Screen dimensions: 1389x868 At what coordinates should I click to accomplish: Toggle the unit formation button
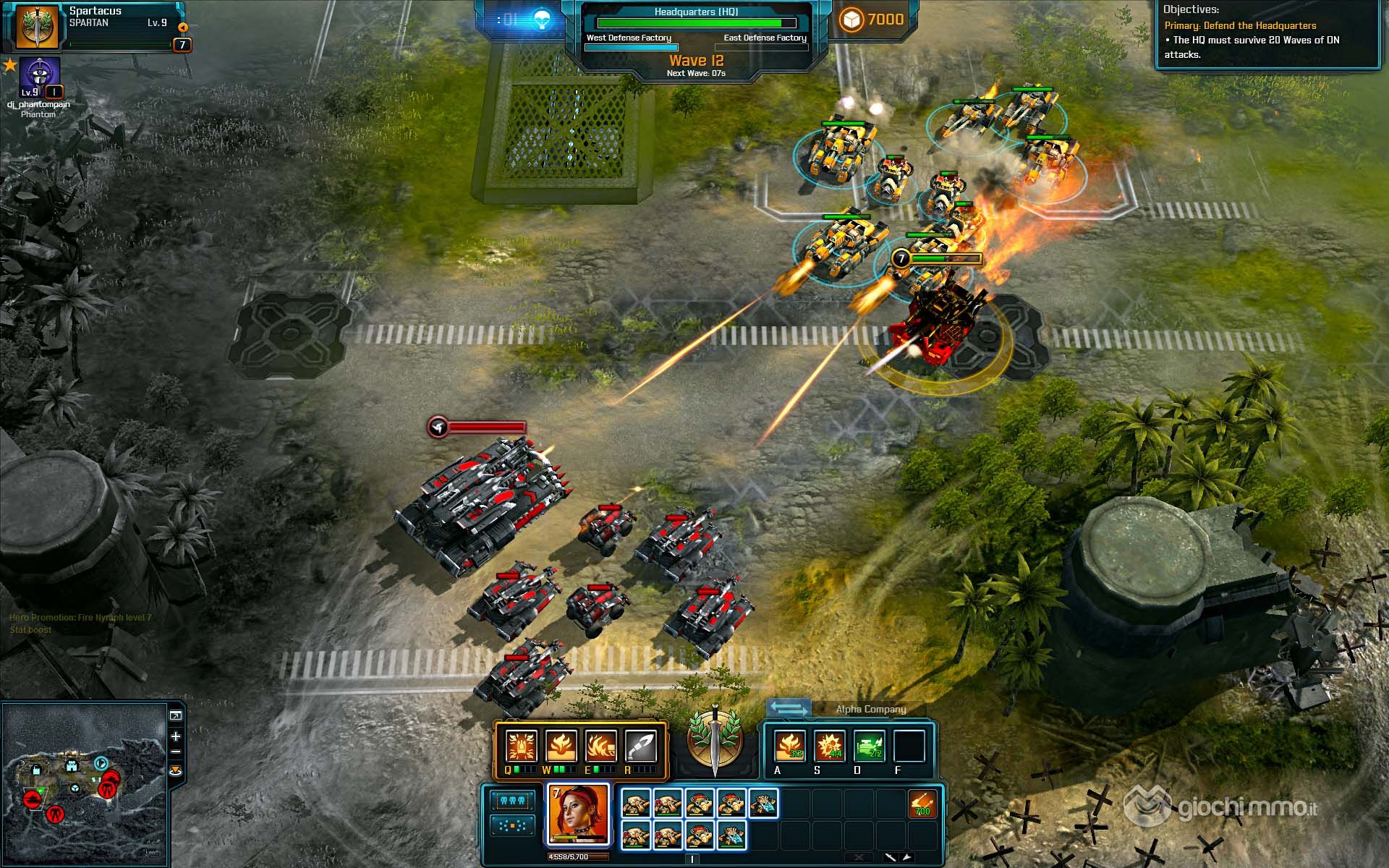pos(511,825)
